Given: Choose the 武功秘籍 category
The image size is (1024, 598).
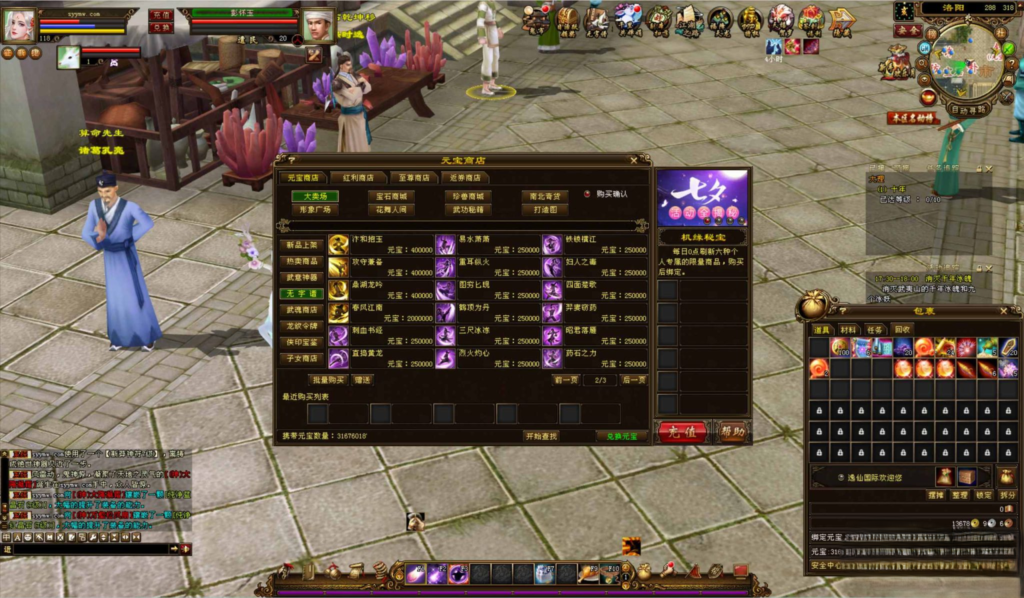Looking at the screenshot, I should tap(468, 210).
